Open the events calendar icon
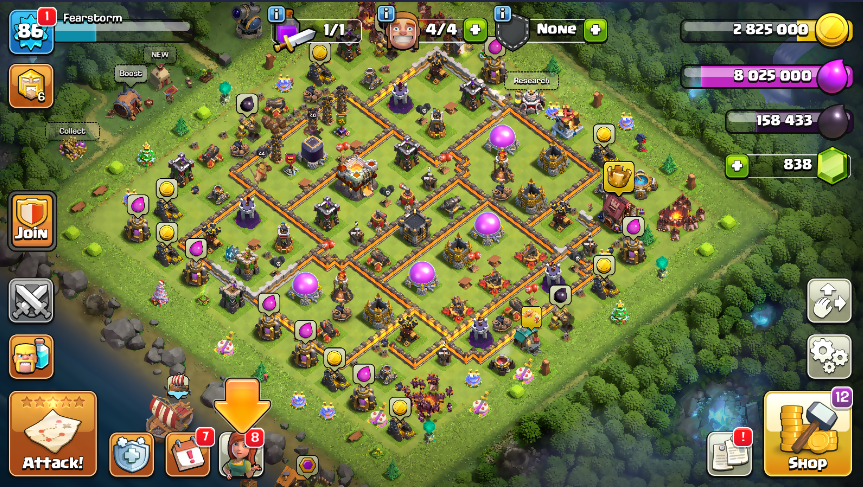The height and width of the screenshot is (487, 863). [x=187, y=454]
